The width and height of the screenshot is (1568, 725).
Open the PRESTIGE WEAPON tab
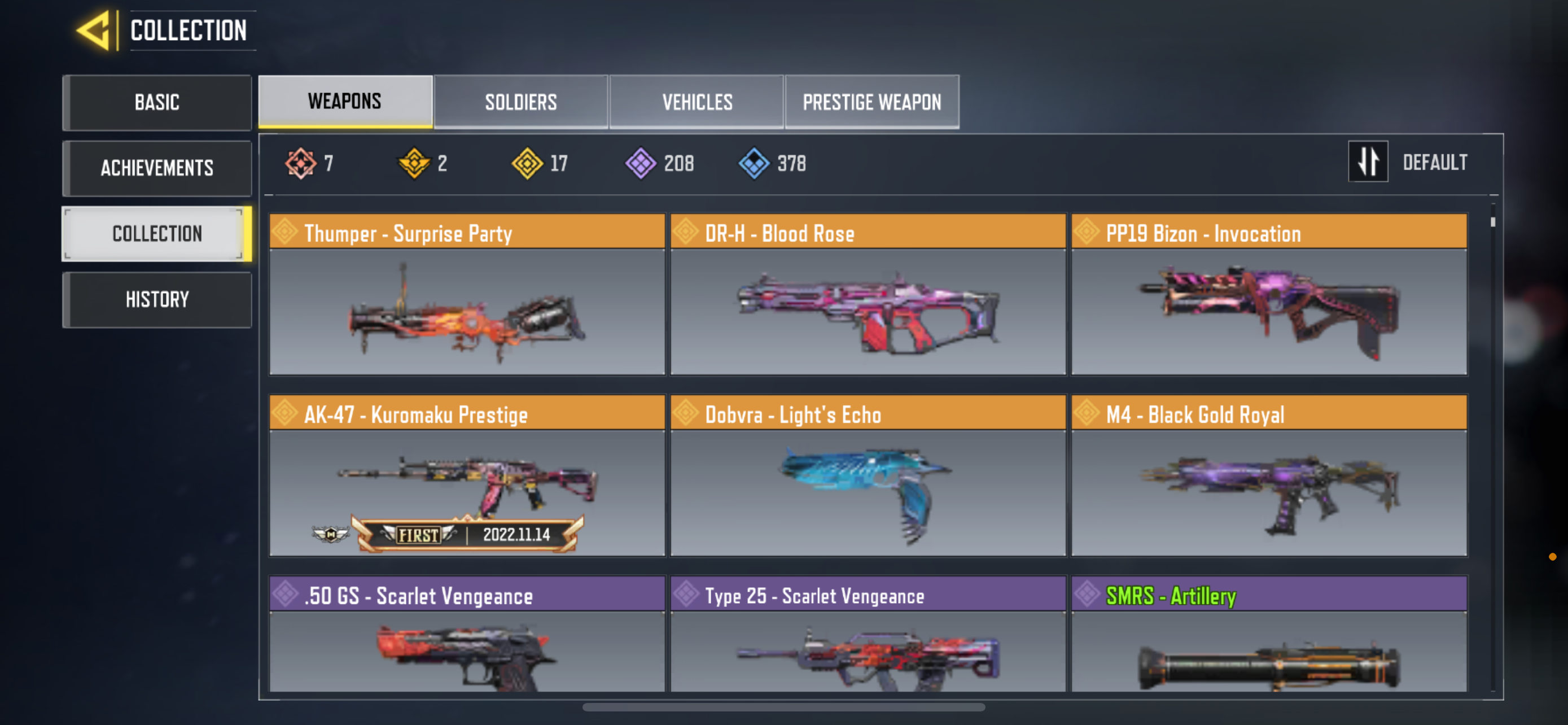[872, 102]
